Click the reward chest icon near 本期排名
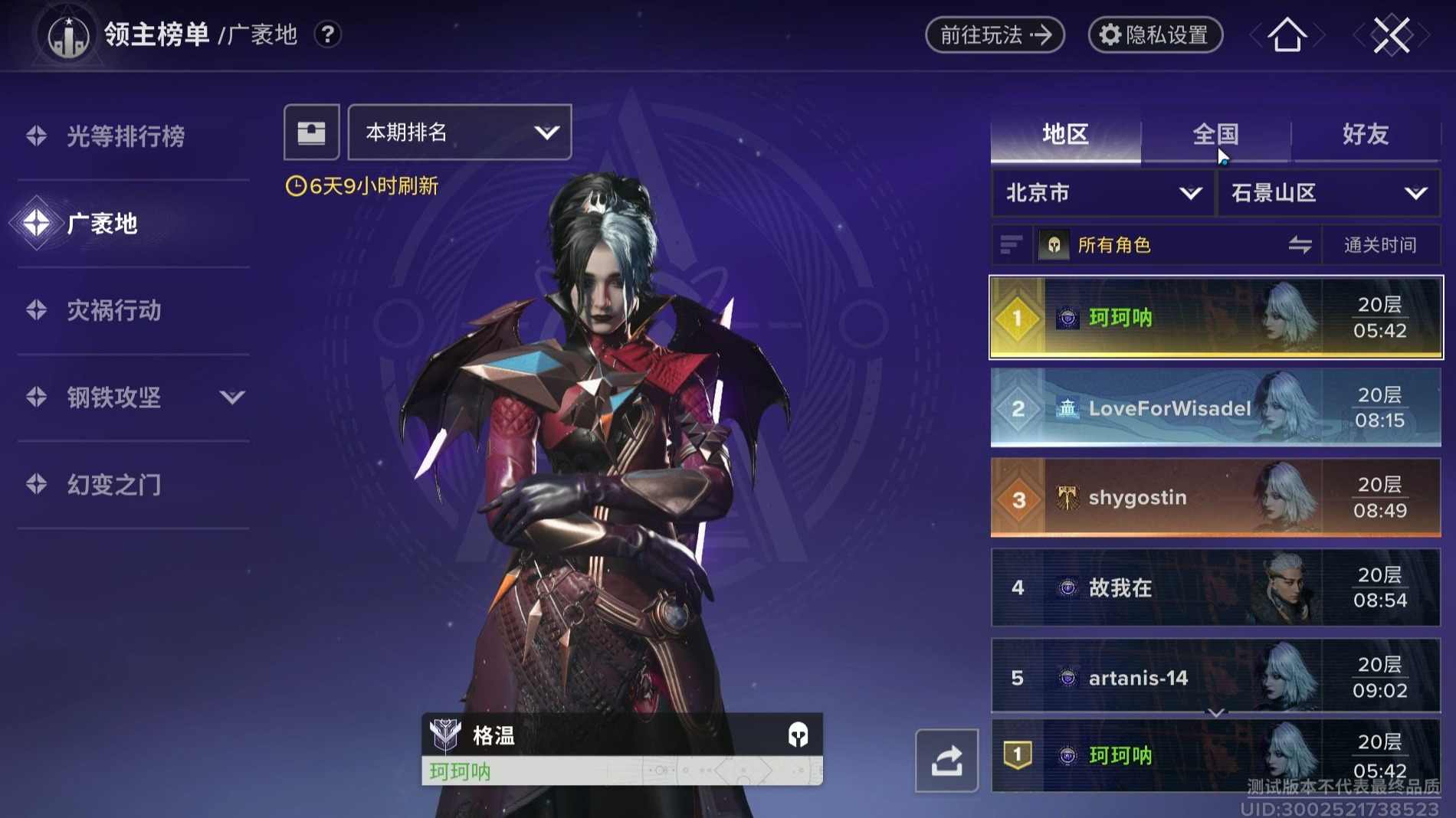Screen dimensions: 1456x818 pyautogui.click(x=311, y=132)
